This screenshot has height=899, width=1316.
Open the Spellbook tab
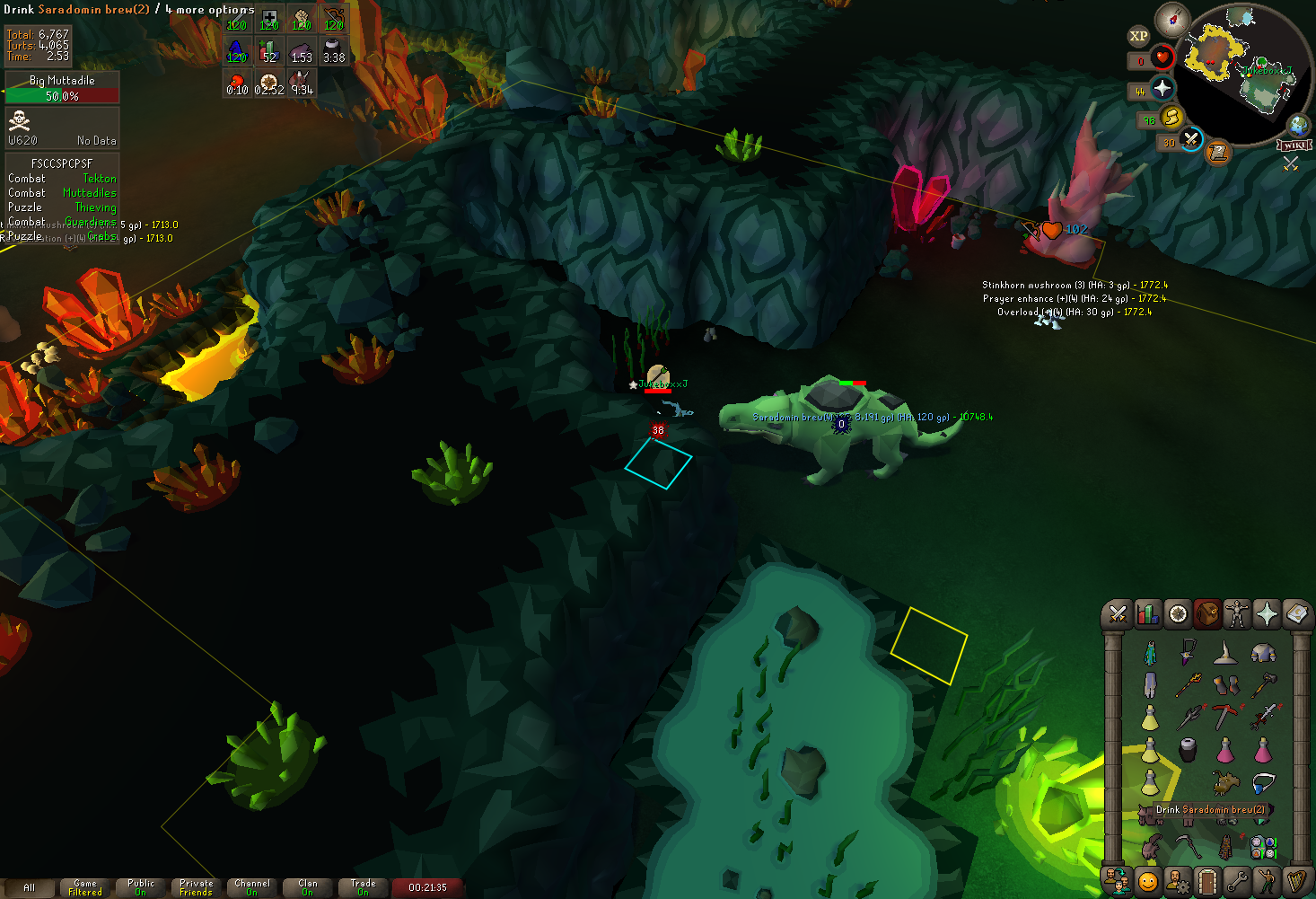(x=1296, y=614)
